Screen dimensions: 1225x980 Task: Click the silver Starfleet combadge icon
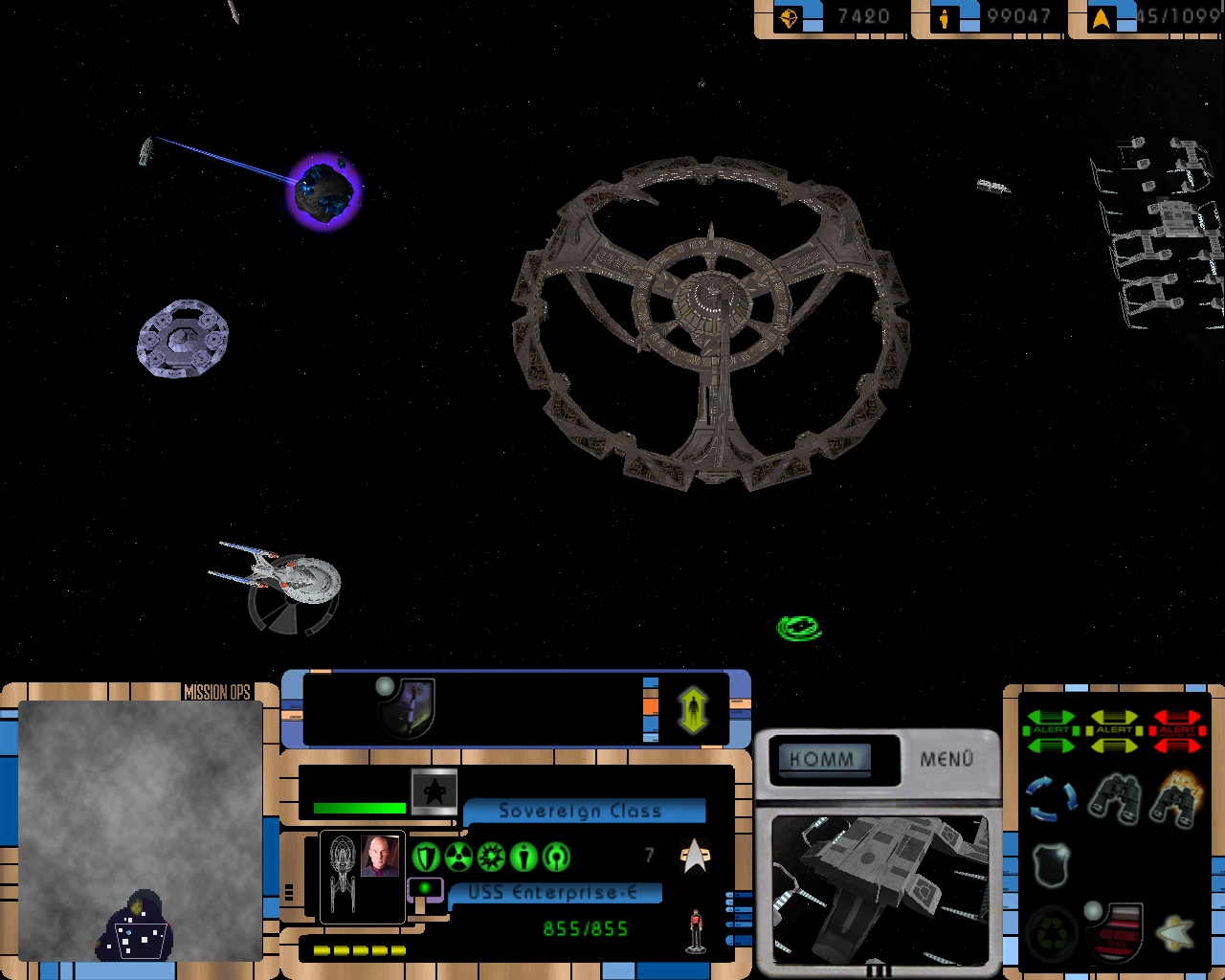(x=695, y=856)
